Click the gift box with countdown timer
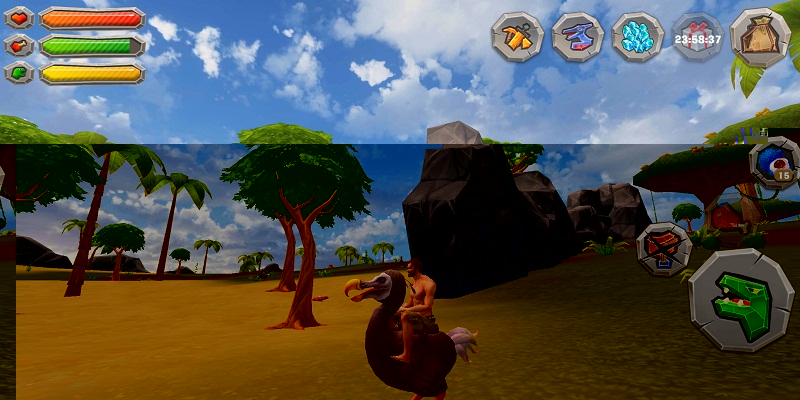 (x=697, y=38)
